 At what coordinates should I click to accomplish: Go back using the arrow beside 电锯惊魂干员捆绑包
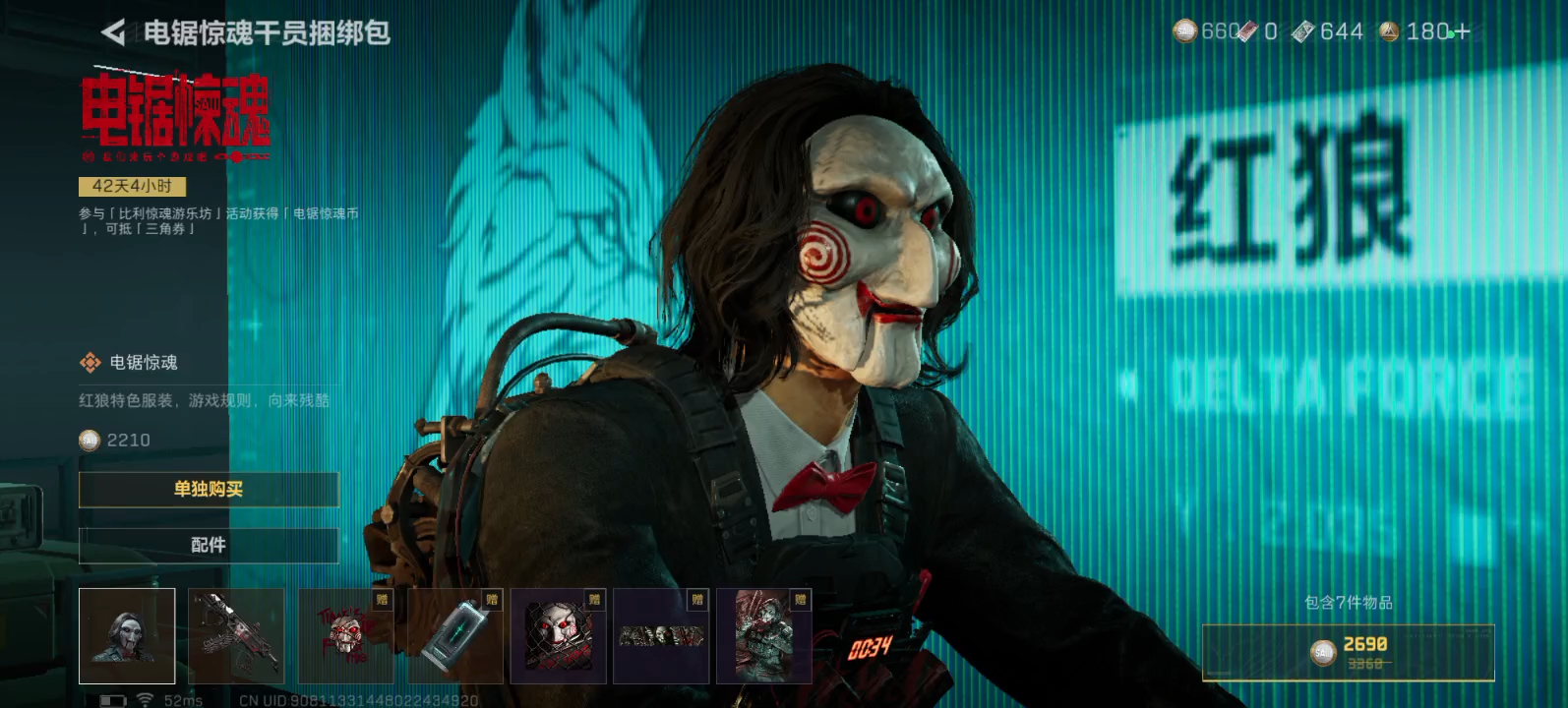click(113, 33)
